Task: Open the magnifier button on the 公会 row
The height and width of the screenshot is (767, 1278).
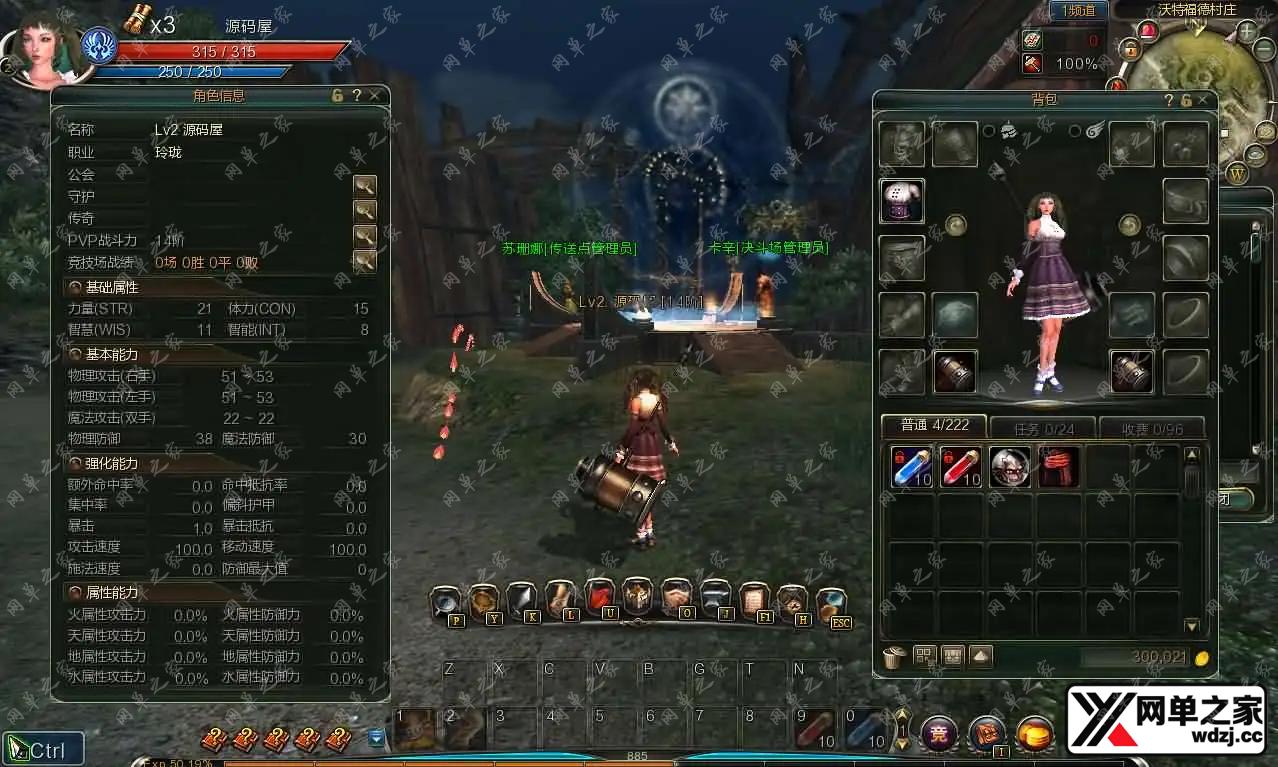Action: 365,186
